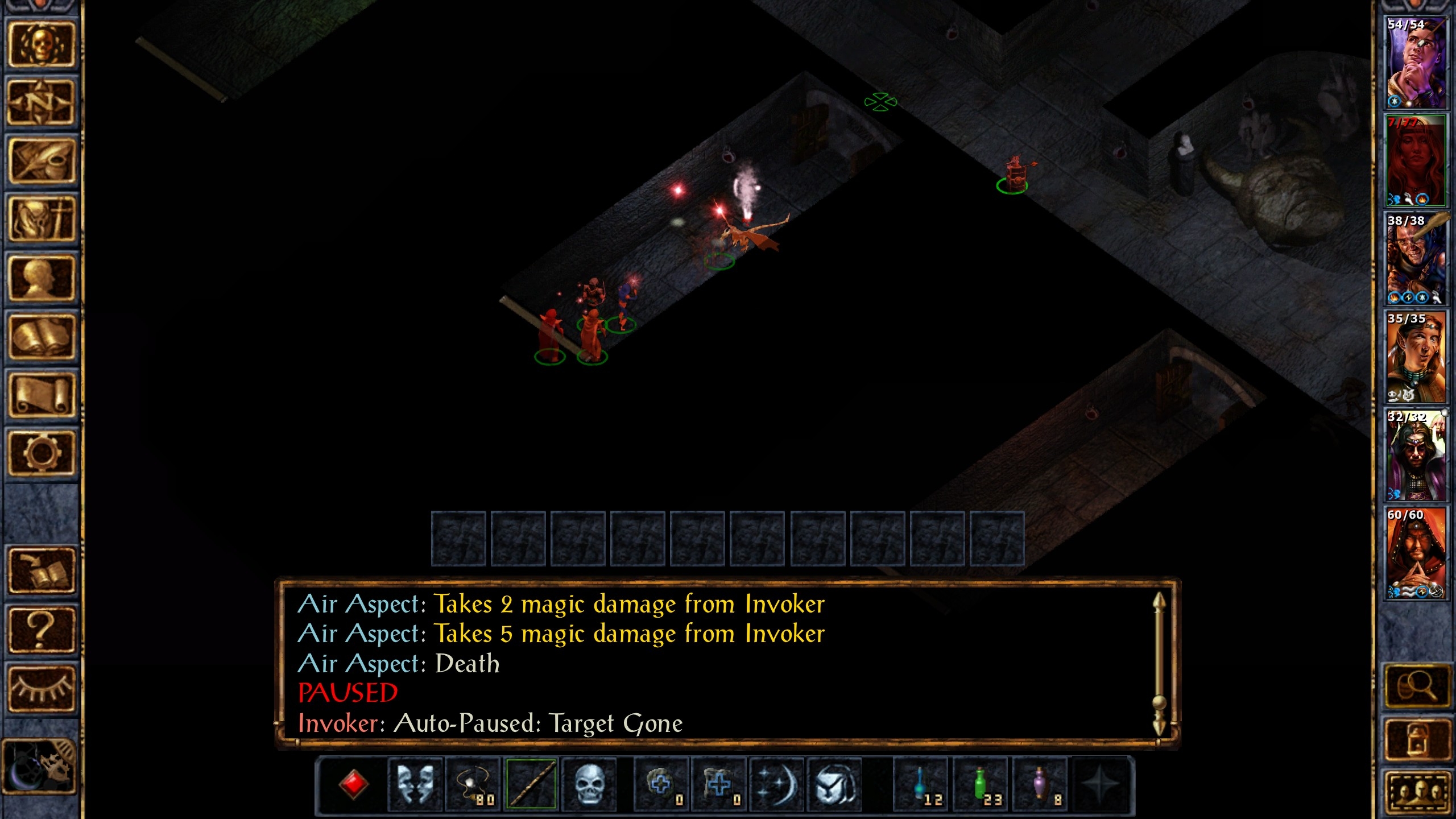Show the character record via head silhouette

pos(41,278)
